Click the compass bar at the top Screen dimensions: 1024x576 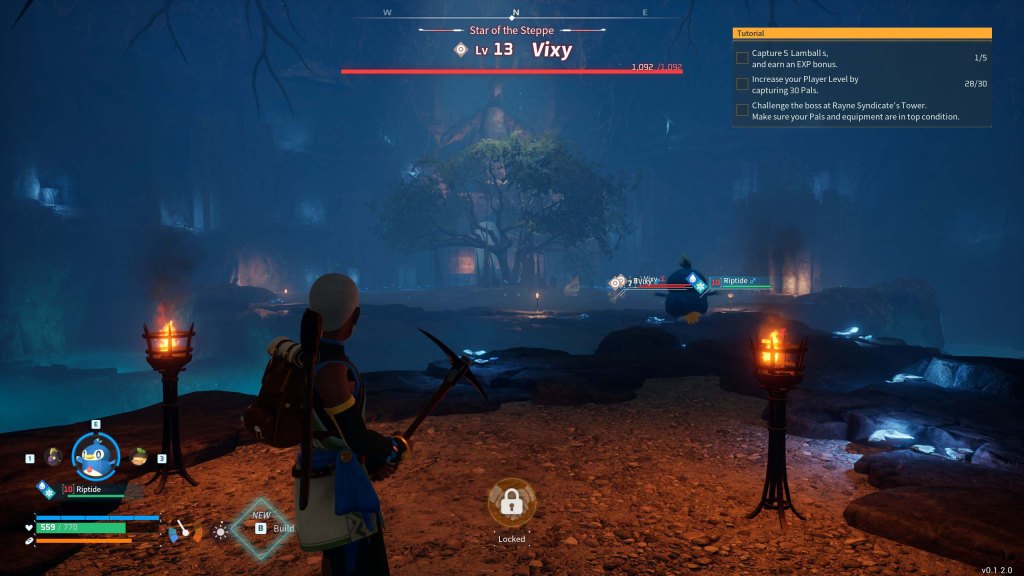click(515, 13)
